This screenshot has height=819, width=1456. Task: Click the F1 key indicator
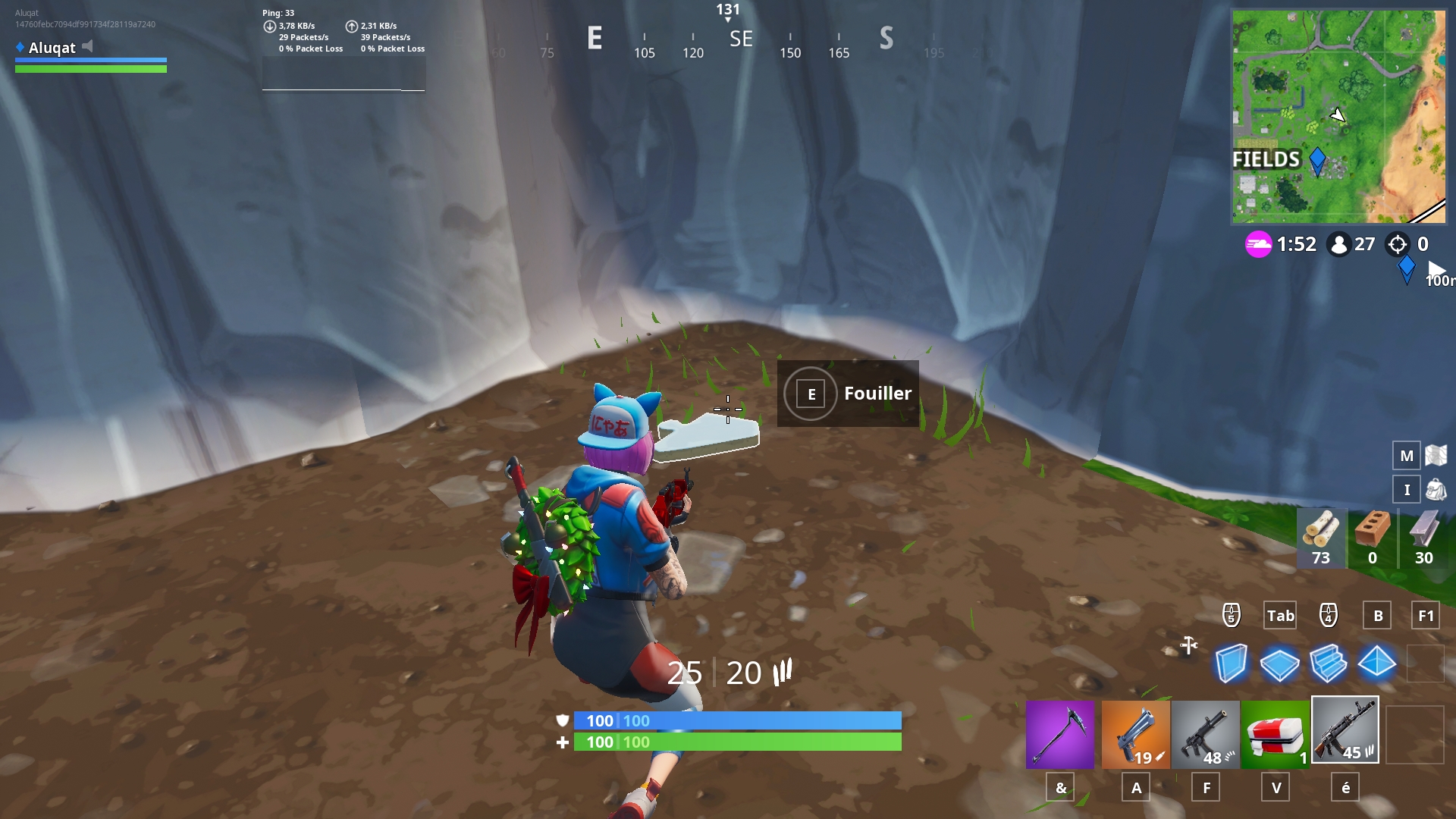click(x=1426, y=616)
